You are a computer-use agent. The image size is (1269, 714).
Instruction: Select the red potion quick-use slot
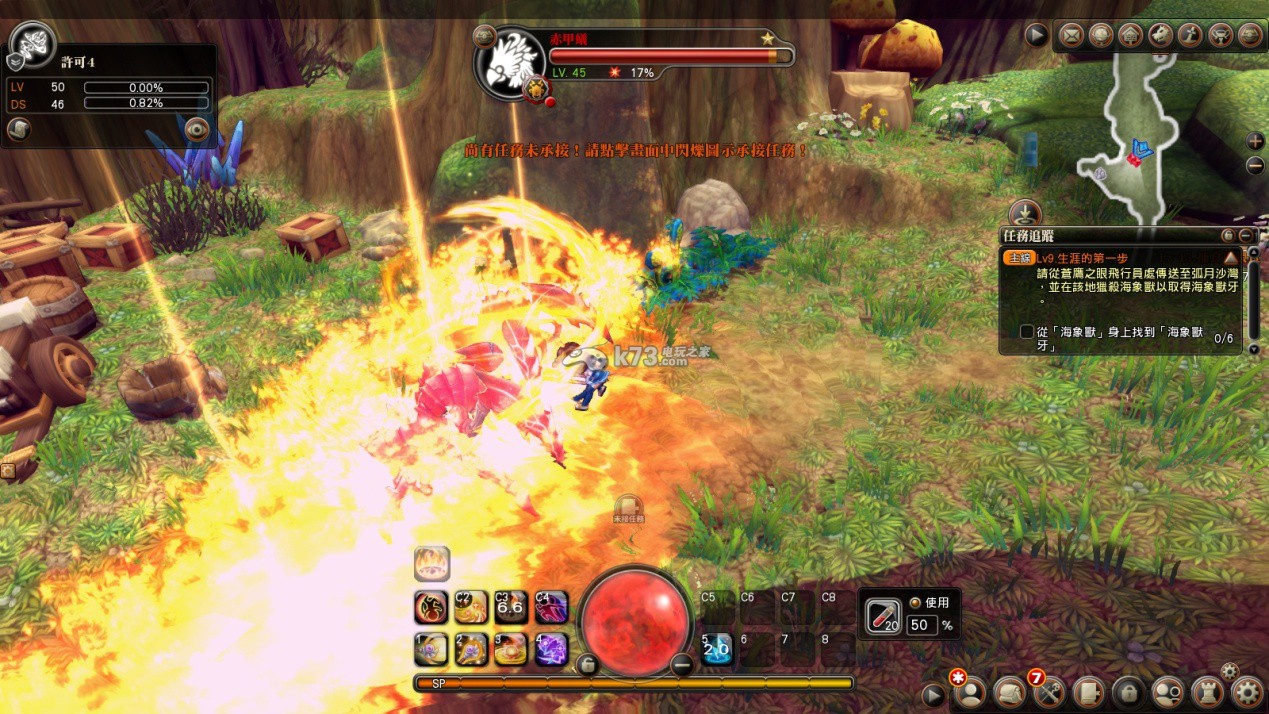click(x=883, y=616)
